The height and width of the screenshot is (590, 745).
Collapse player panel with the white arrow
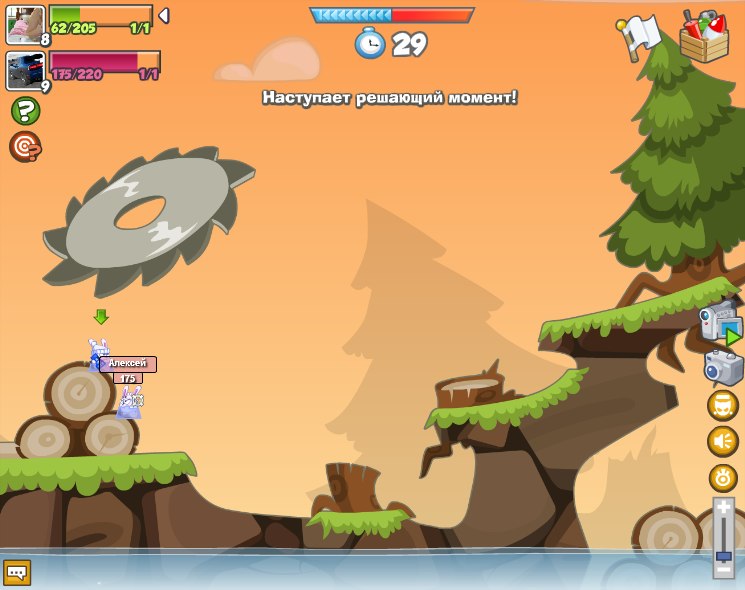coord(164,16)
